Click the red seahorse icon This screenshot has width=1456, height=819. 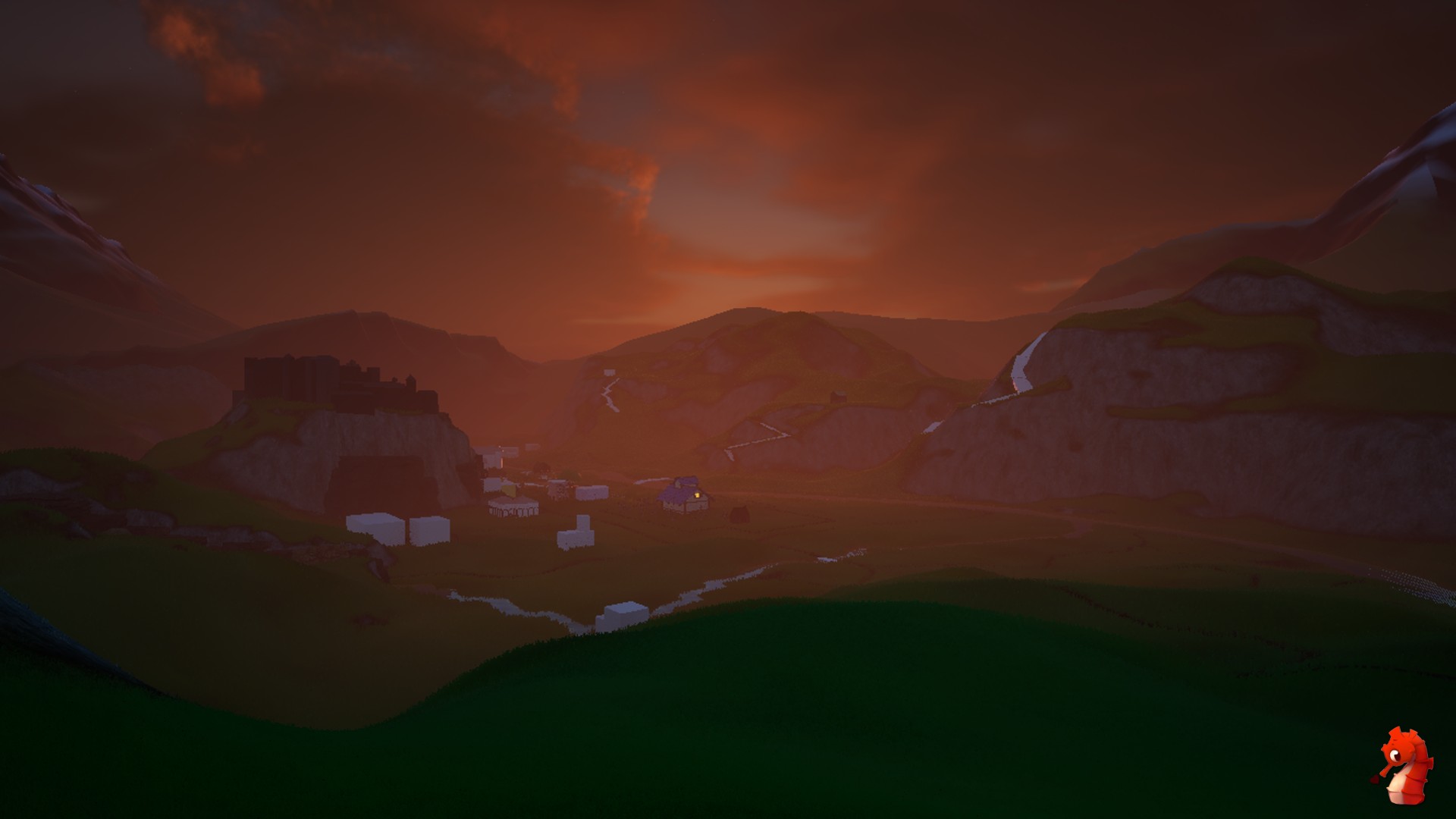(1404, 764)
